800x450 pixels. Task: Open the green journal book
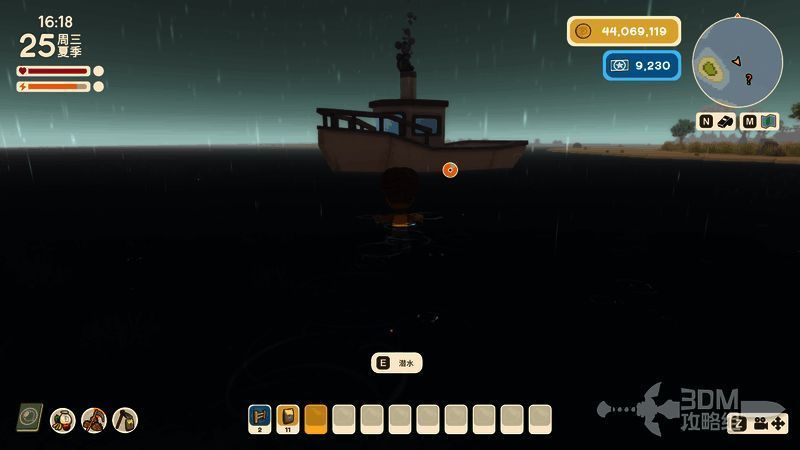[29, 417]
